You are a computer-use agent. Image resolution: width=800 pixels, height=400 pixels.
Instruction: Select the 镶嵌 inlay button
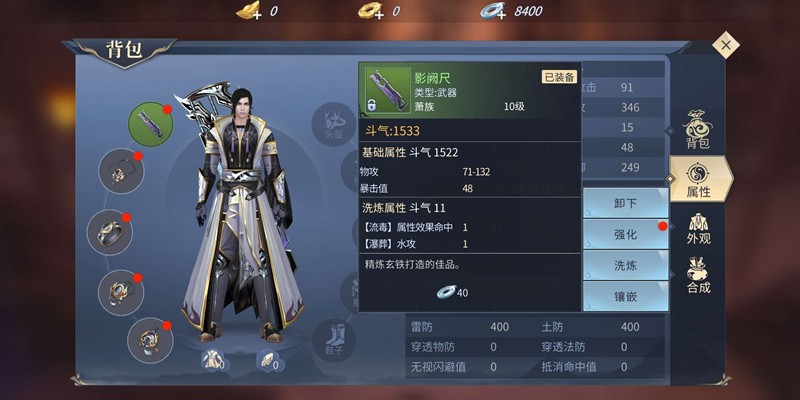click(x=625, y=296)
